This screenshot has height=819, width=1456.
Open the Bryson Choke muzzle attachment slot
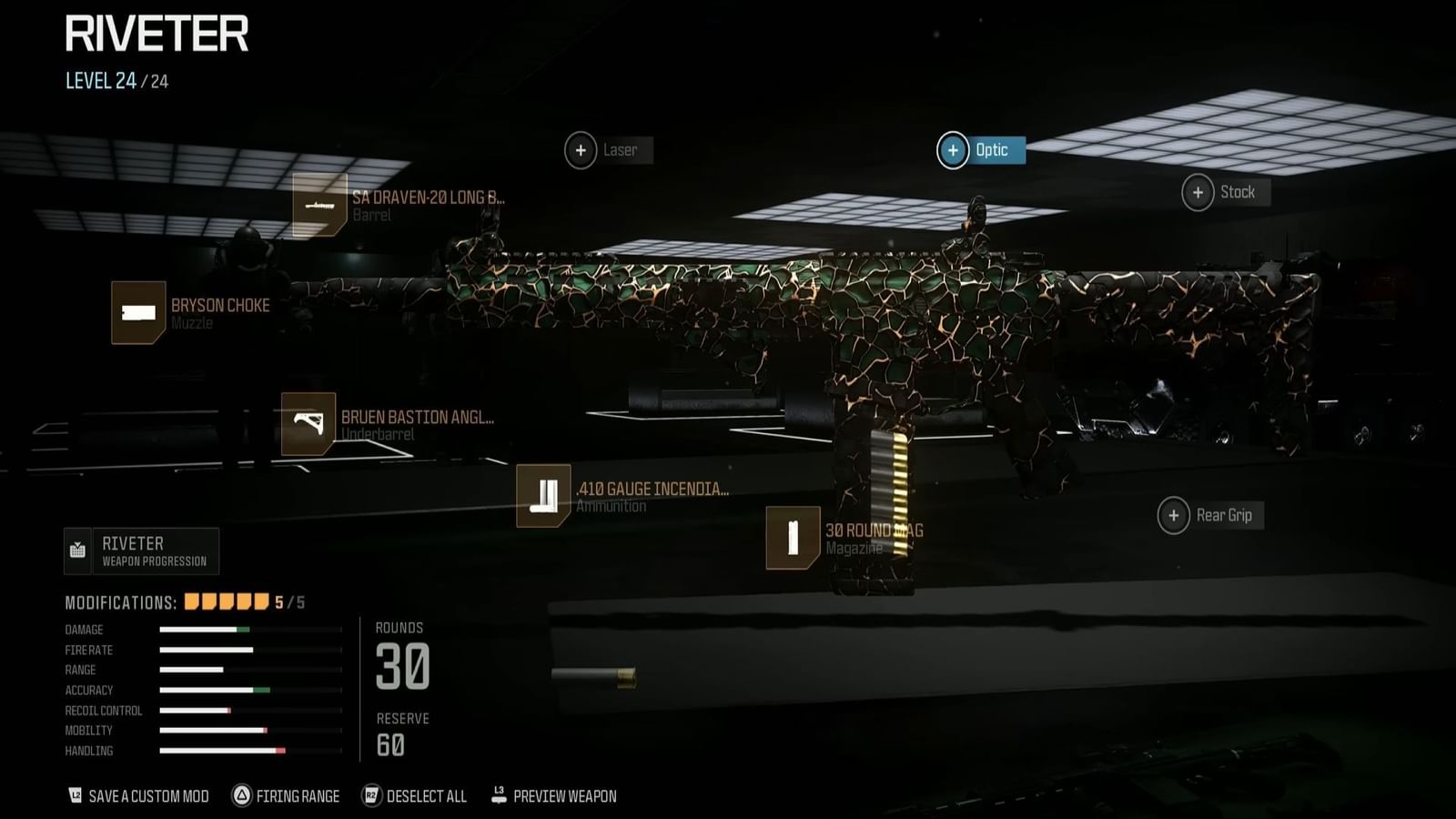tap(136, 314)
